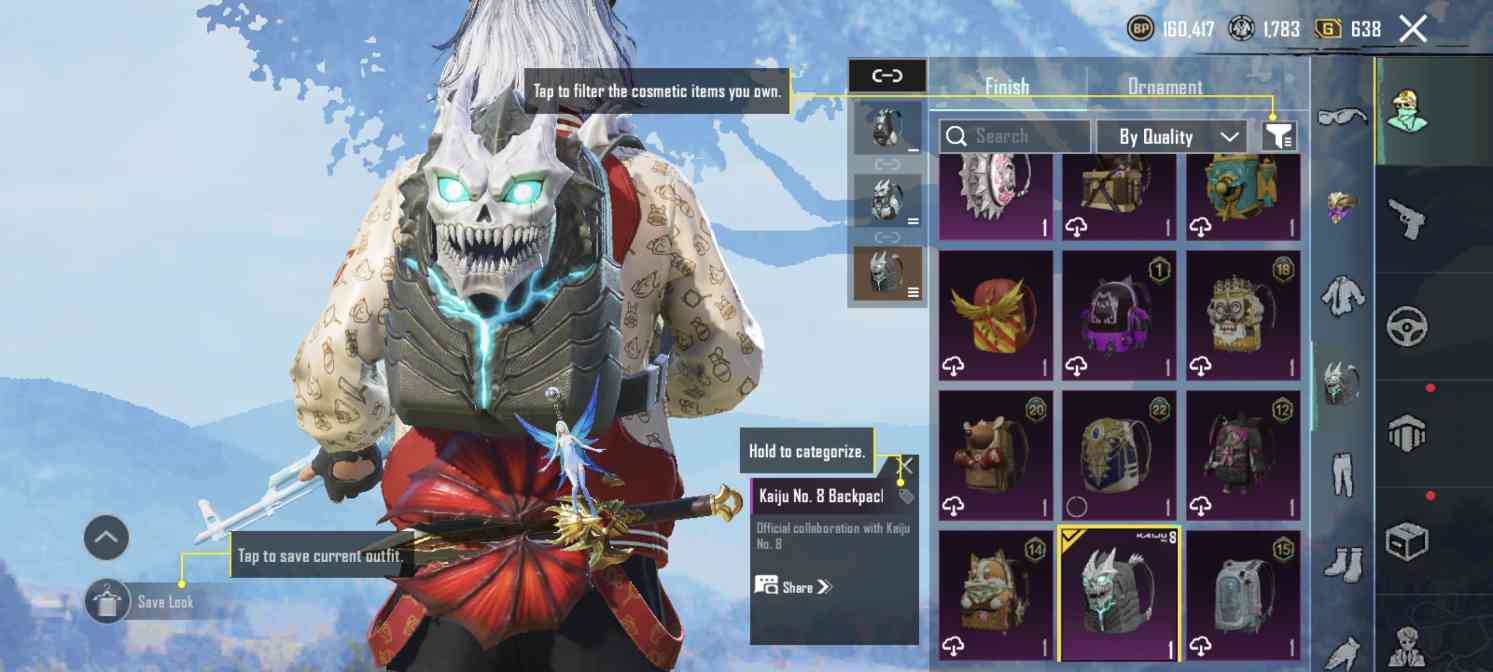1493x672 pixels.
Task: Expand the up-arrow button above Save Look
Action: [x=106, y=538]
